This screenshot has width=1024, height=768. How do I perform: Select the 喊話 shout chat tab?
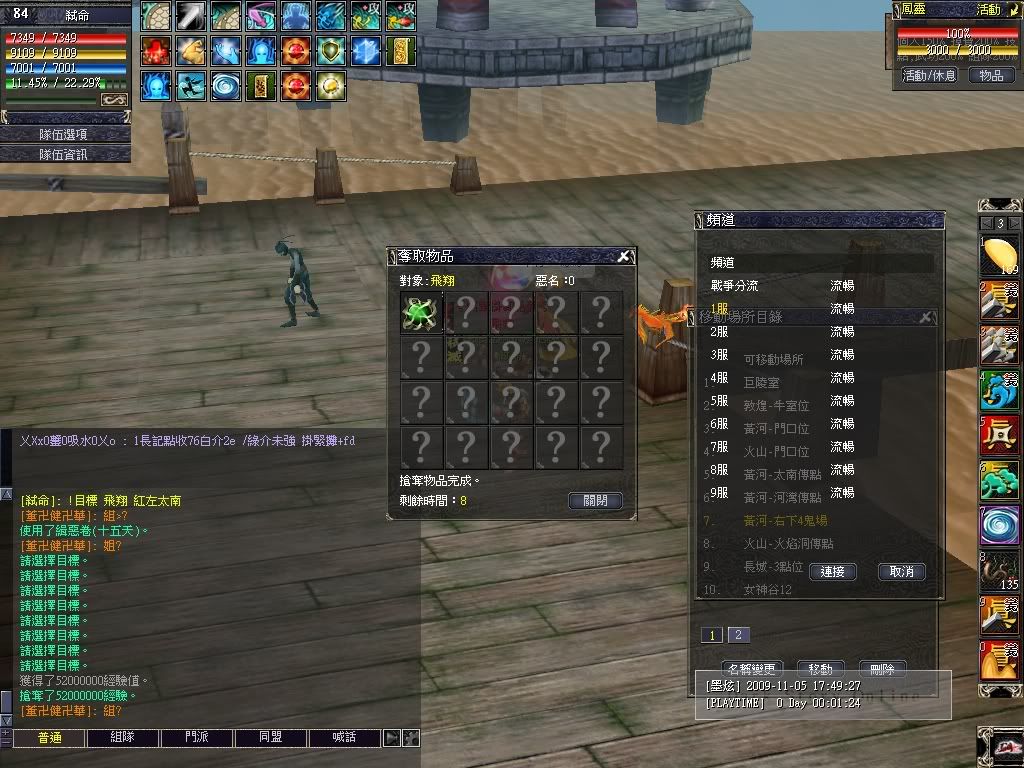coord(344,738)
